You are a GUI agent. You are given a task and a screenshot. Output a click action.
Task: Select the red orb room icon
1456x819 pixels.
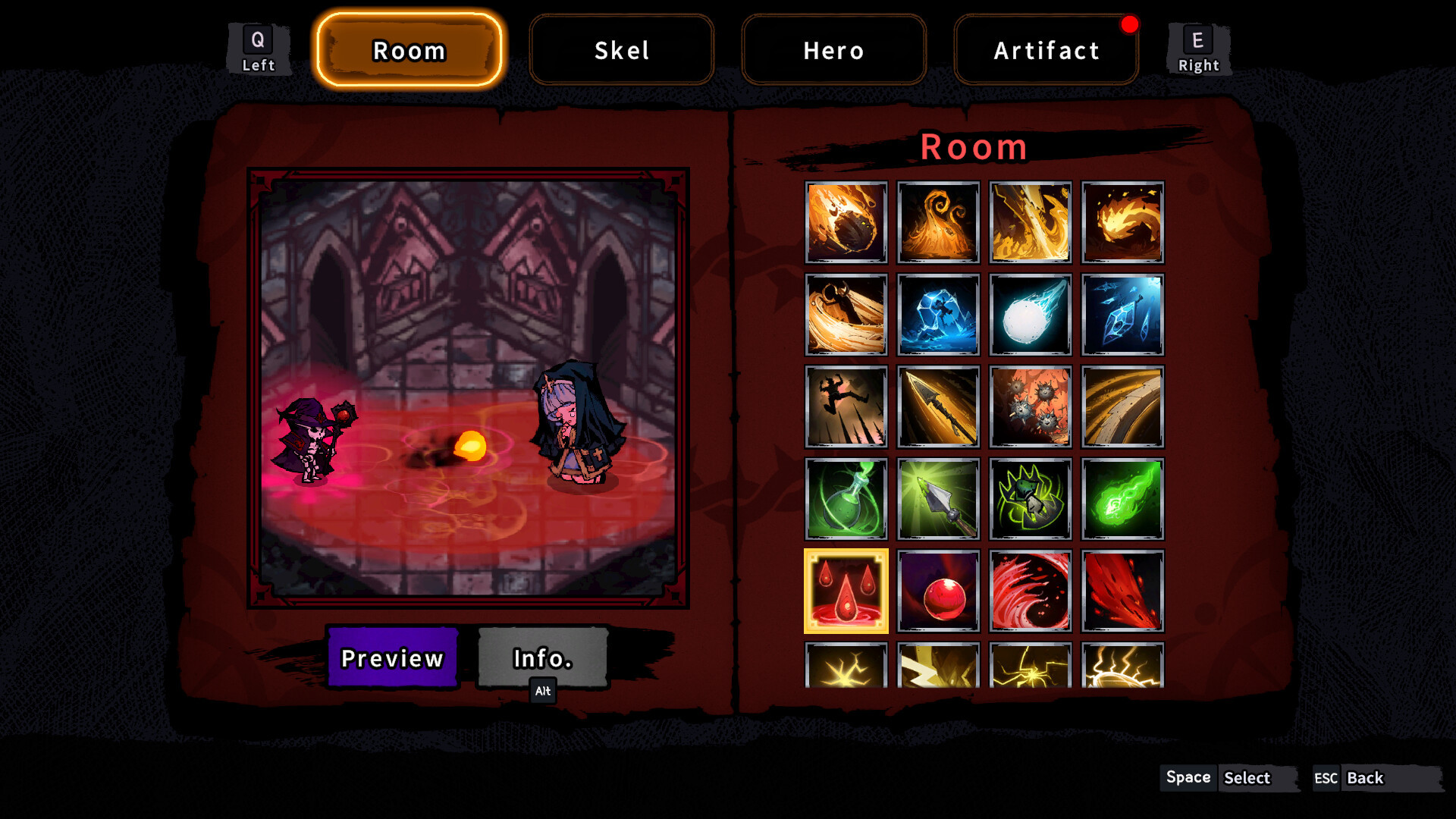click(938, 591)
